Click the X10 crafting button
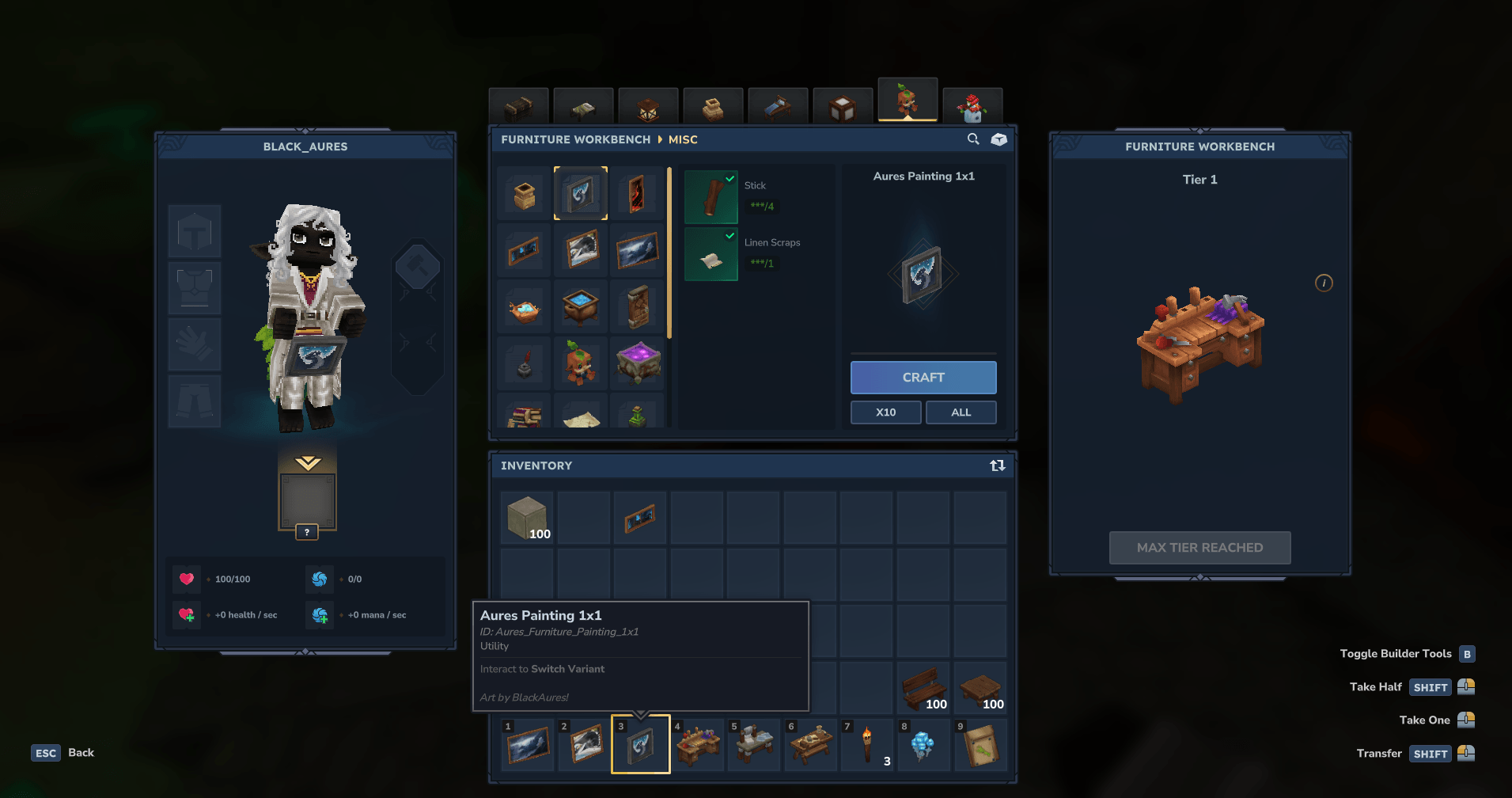 click(885, 412)
